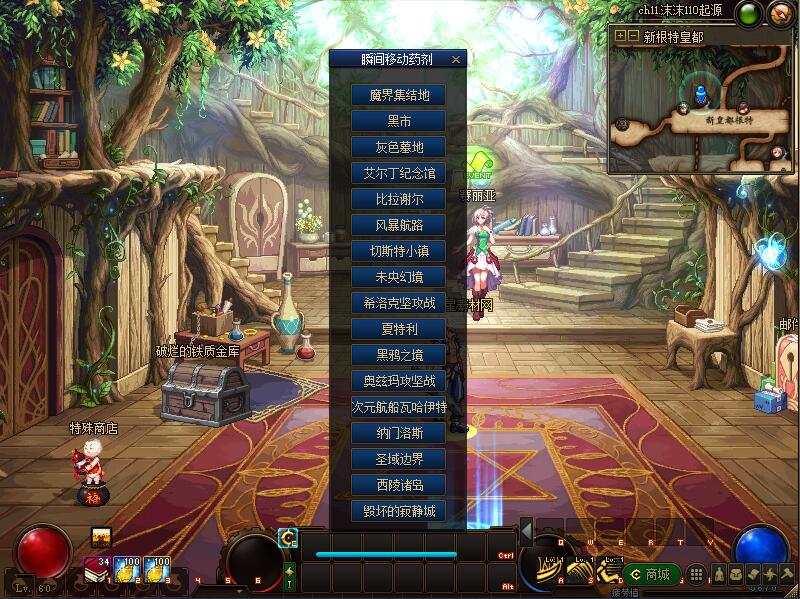Zoom in the minimap with plus button

[x=621, y=35]
